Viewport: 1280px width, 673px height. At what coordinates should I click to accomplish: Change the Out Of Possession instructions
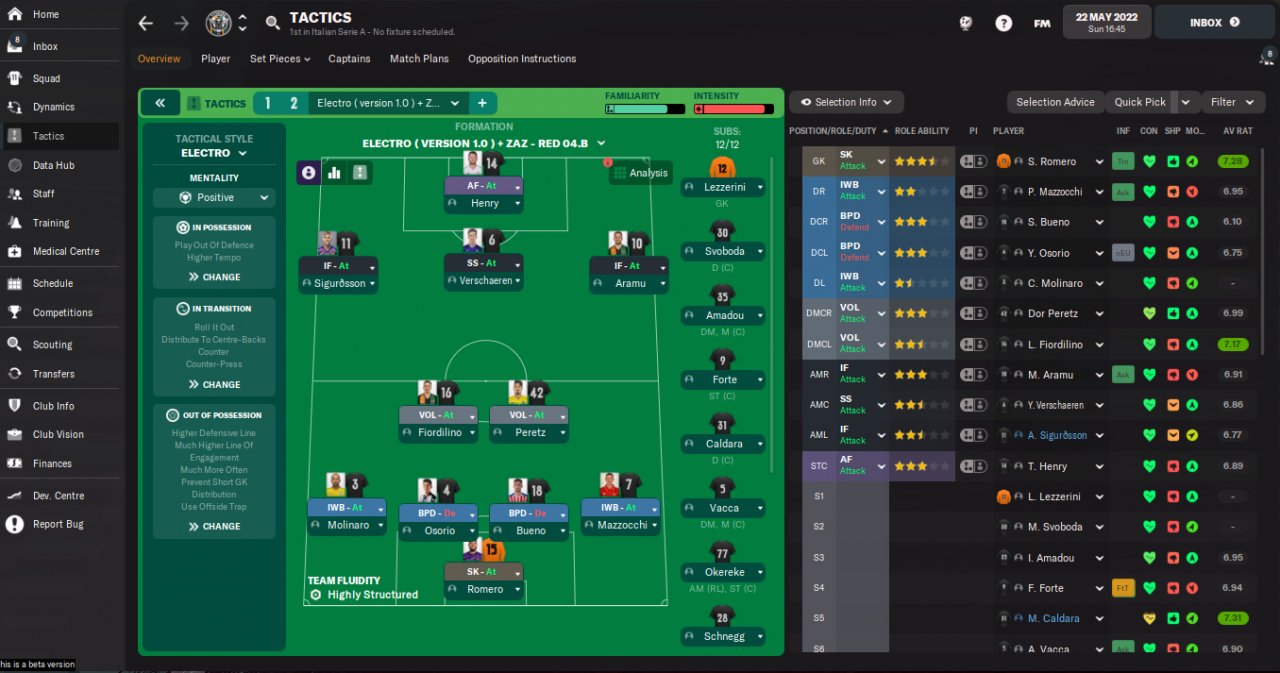click(x=214, y=526)
